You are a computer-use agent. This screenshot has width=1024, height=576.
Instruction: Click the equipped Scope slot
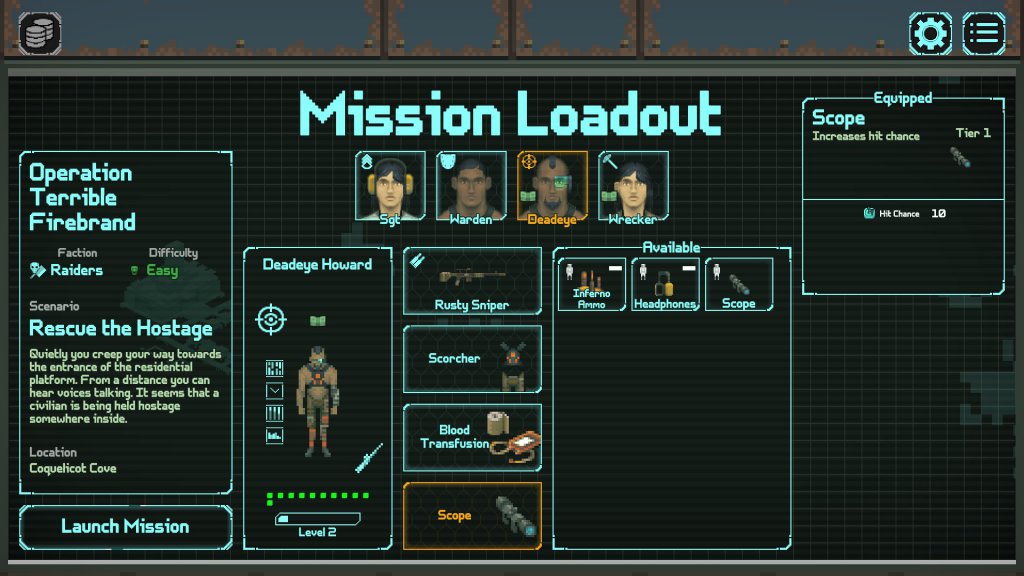pyautogui.click(x=472, y=516)
